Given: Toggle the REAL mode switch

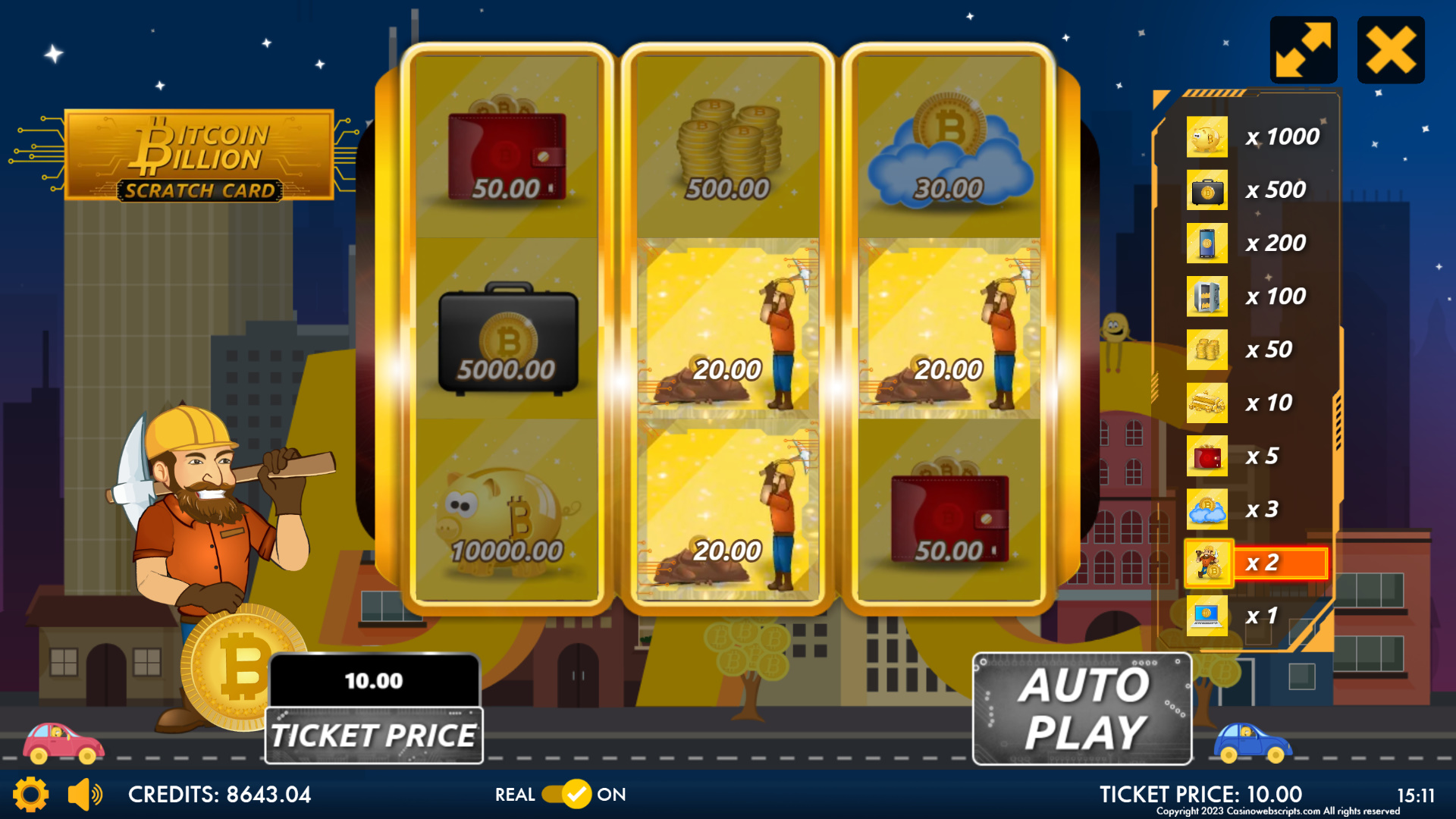Looking at the screenshot, I should tap(566, 794).
